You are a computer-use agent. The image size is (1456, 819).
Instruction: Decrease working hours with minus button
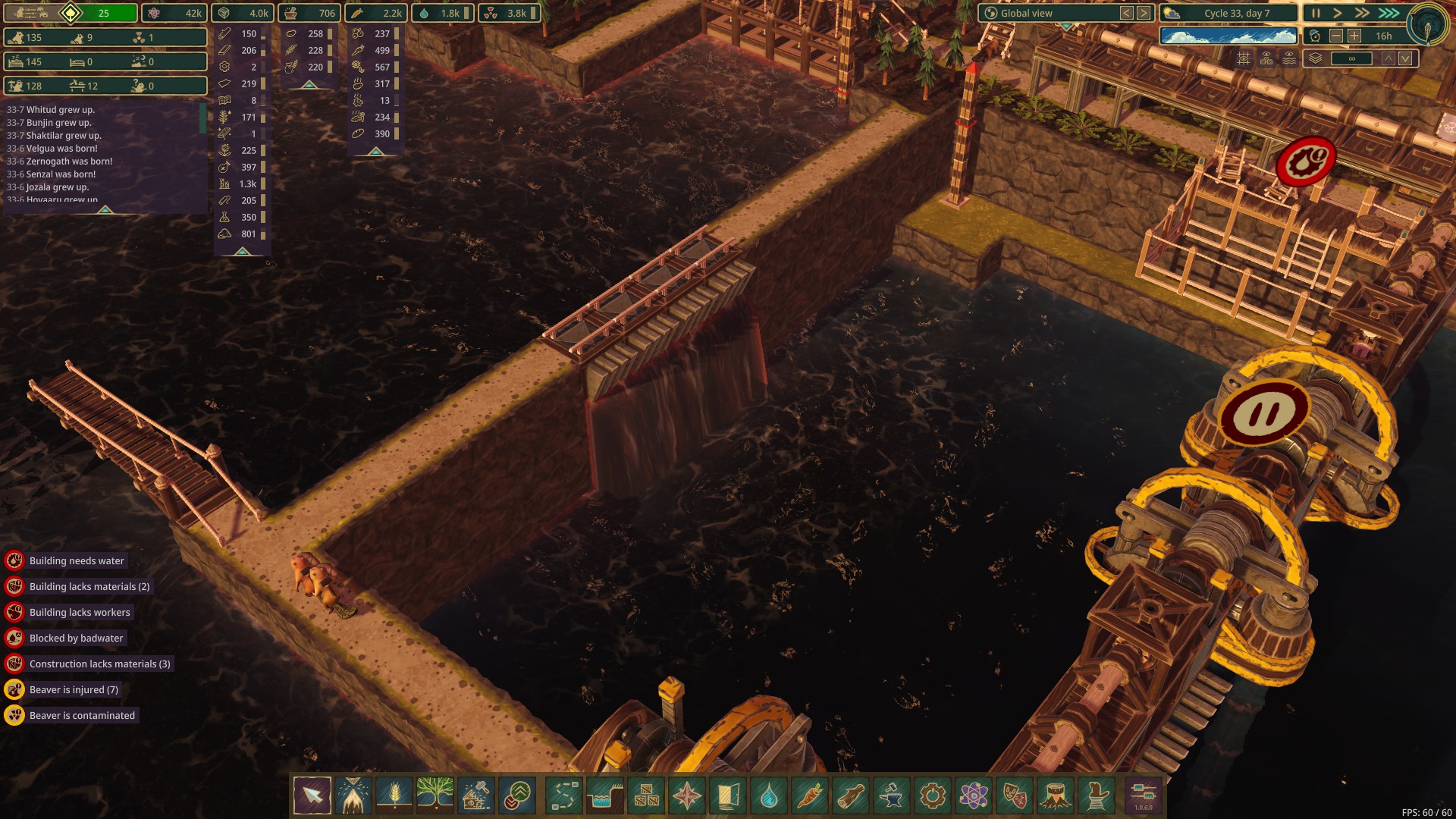click(x=1336, y=36)
